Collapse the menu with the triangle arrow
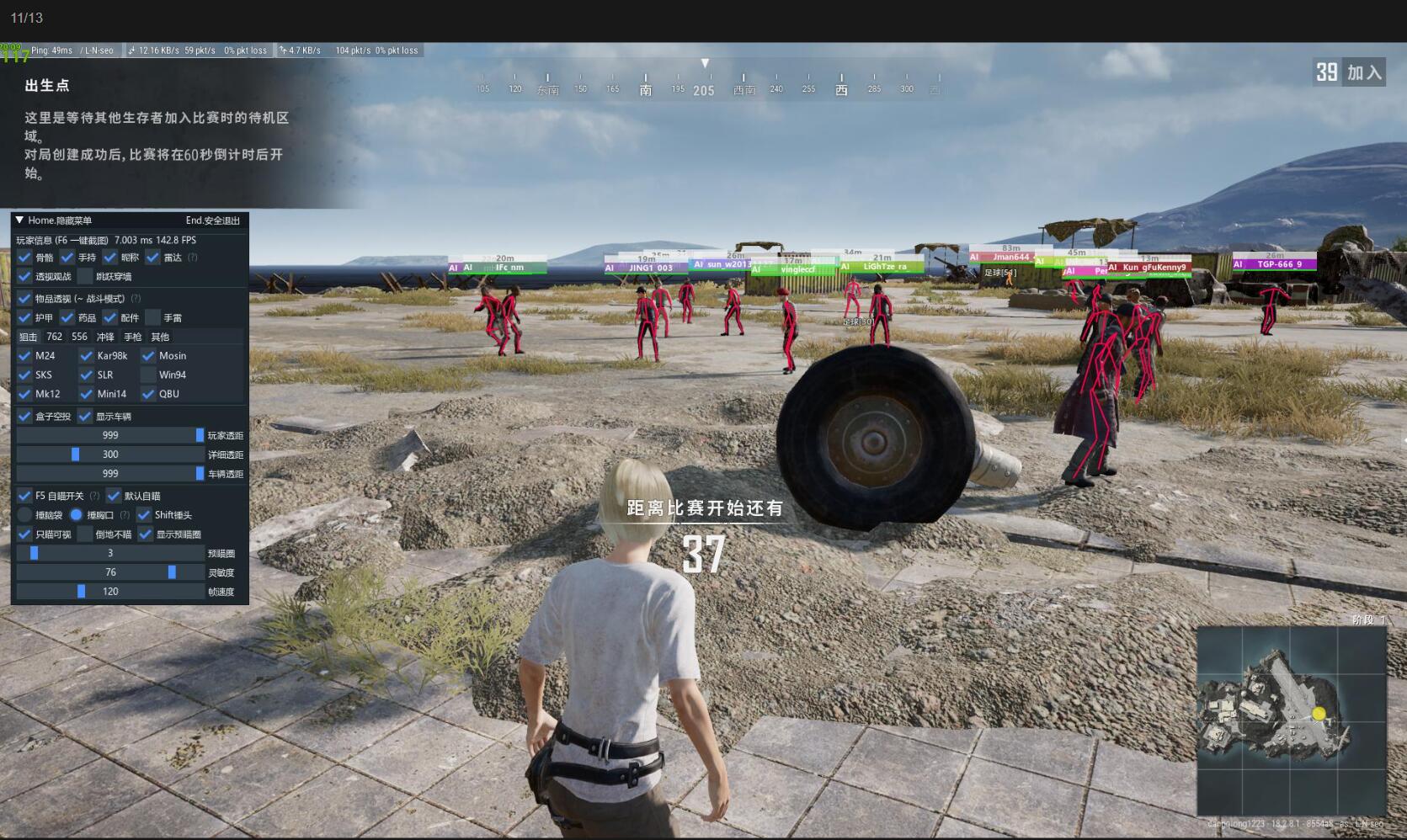 (19, 221)
